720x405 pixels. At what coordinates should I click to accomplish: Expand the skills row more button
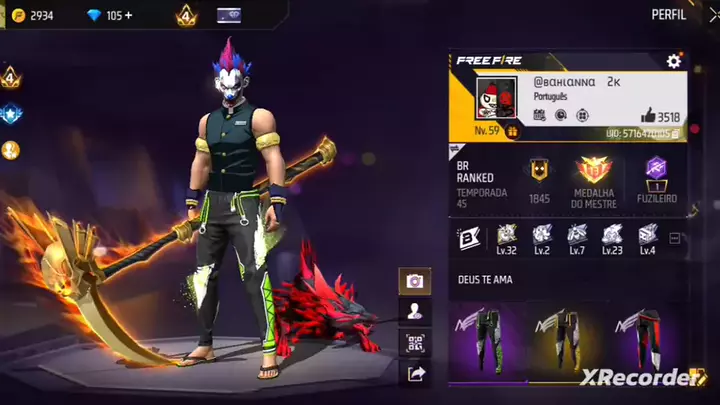click(675, 239)
